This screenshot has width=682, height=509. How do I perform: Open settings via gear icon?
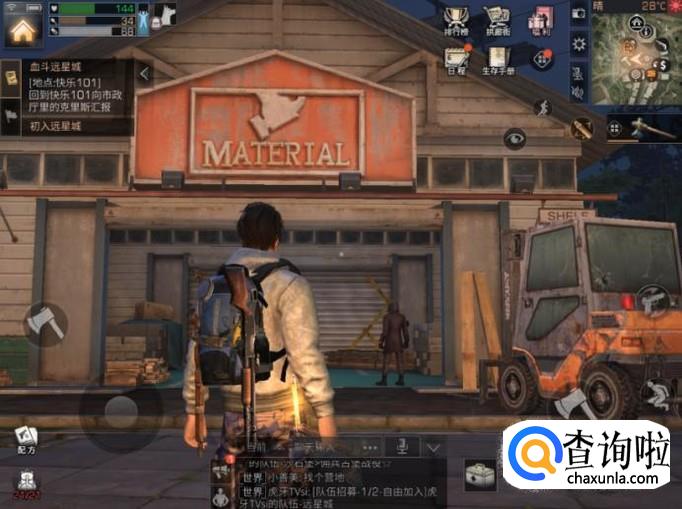[x=578, y=44]
